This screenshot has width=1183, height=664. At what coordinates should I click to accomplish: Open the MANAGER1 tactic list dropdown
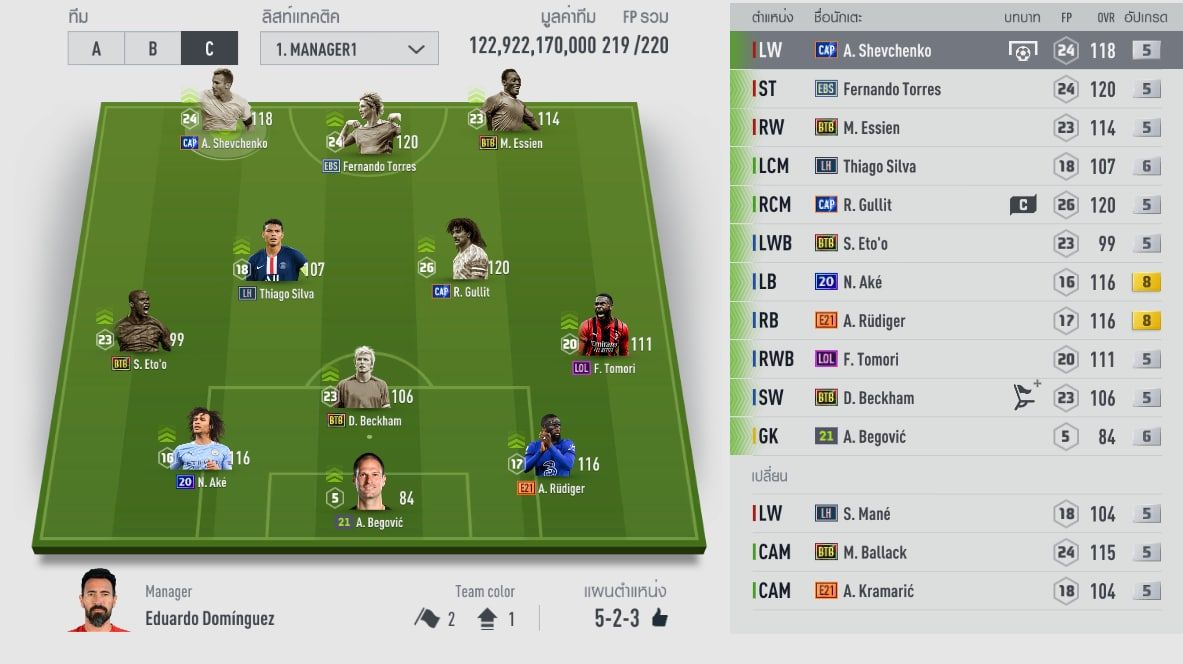[x=349, y=48]
